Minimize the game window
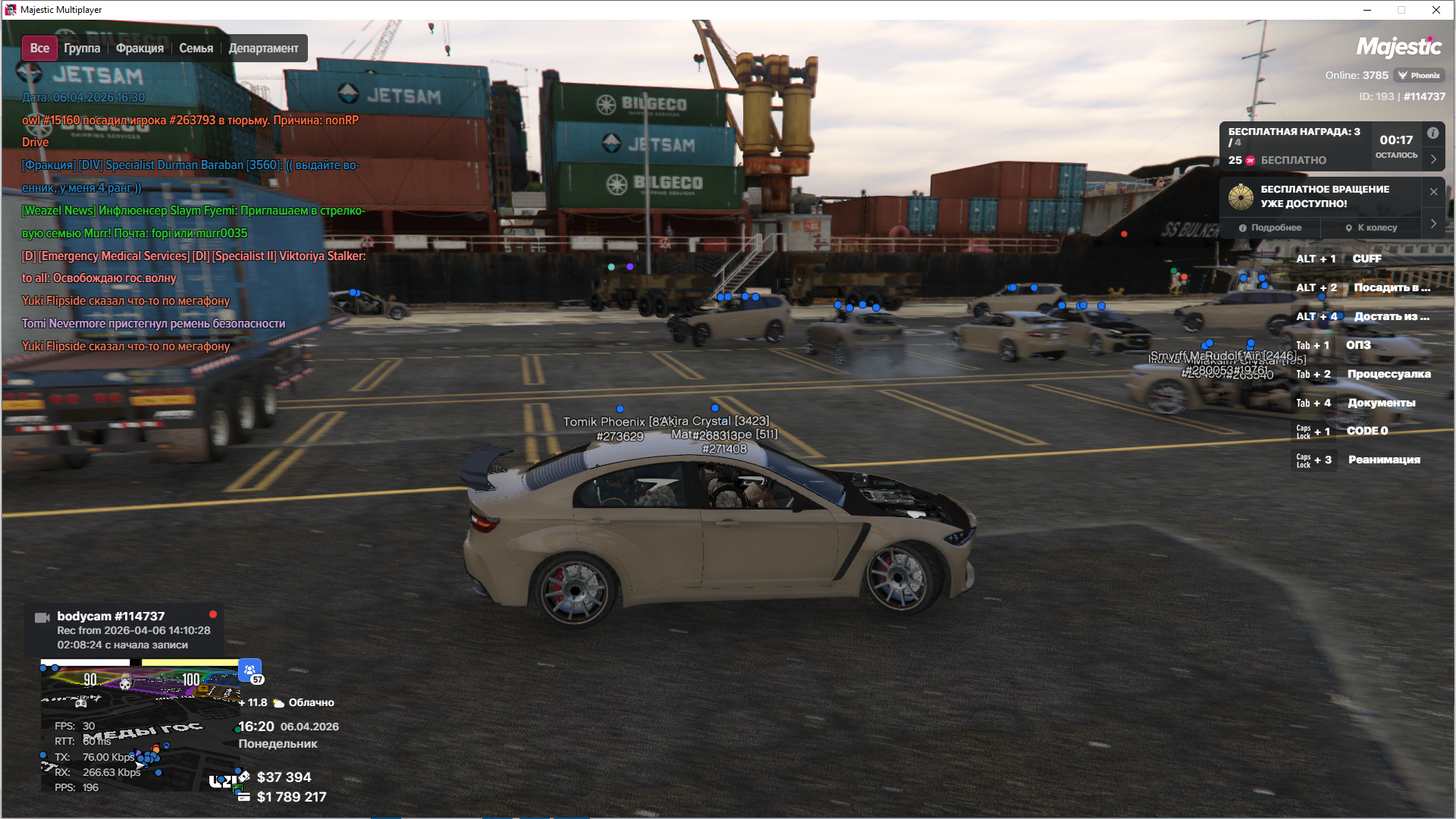This screenshot has width=1456, height=819. [x=1367, y=10]
